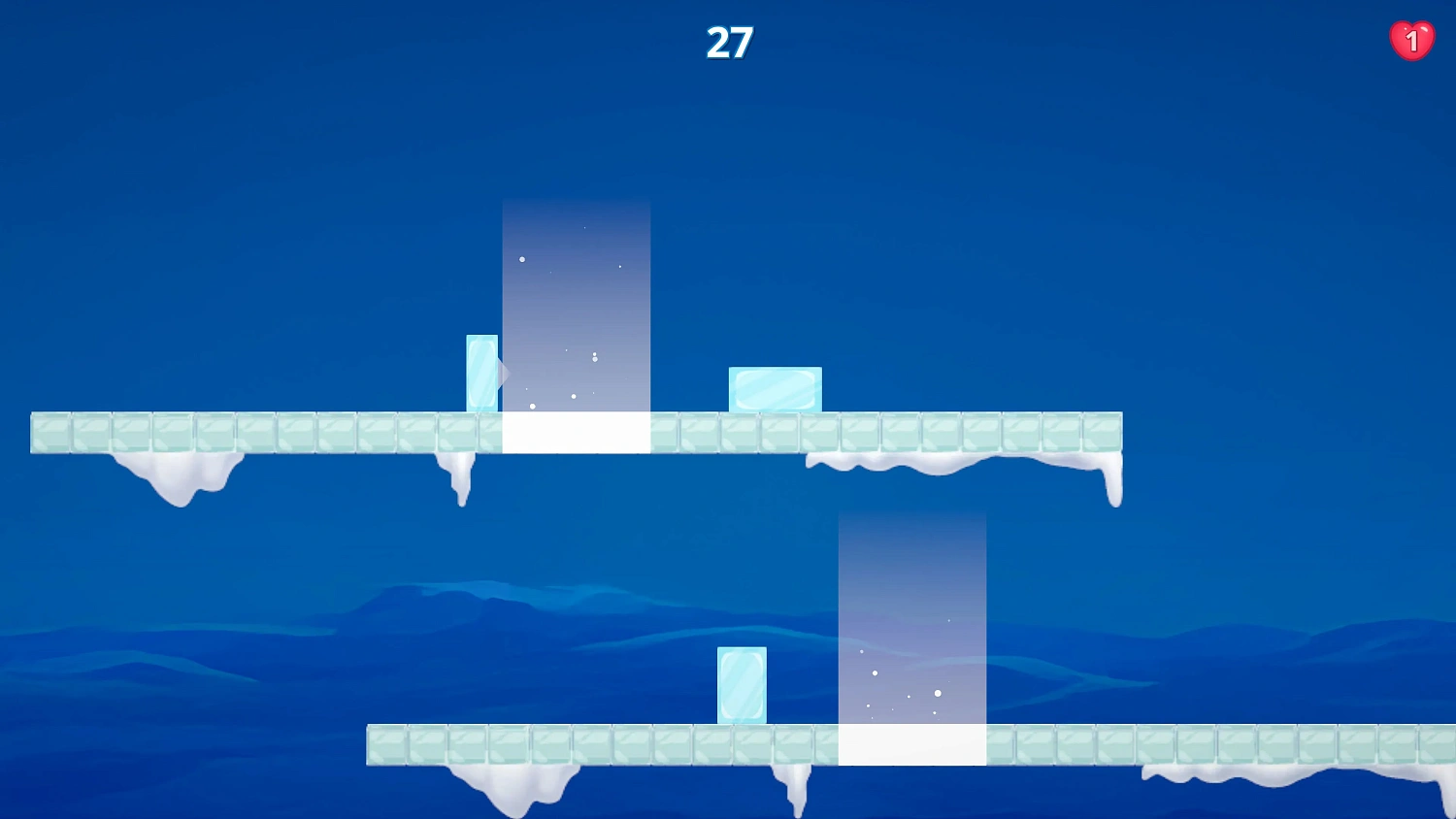Click the lower snowfall light column
The width and height of the screenshot is (1456, 819).
911,621
